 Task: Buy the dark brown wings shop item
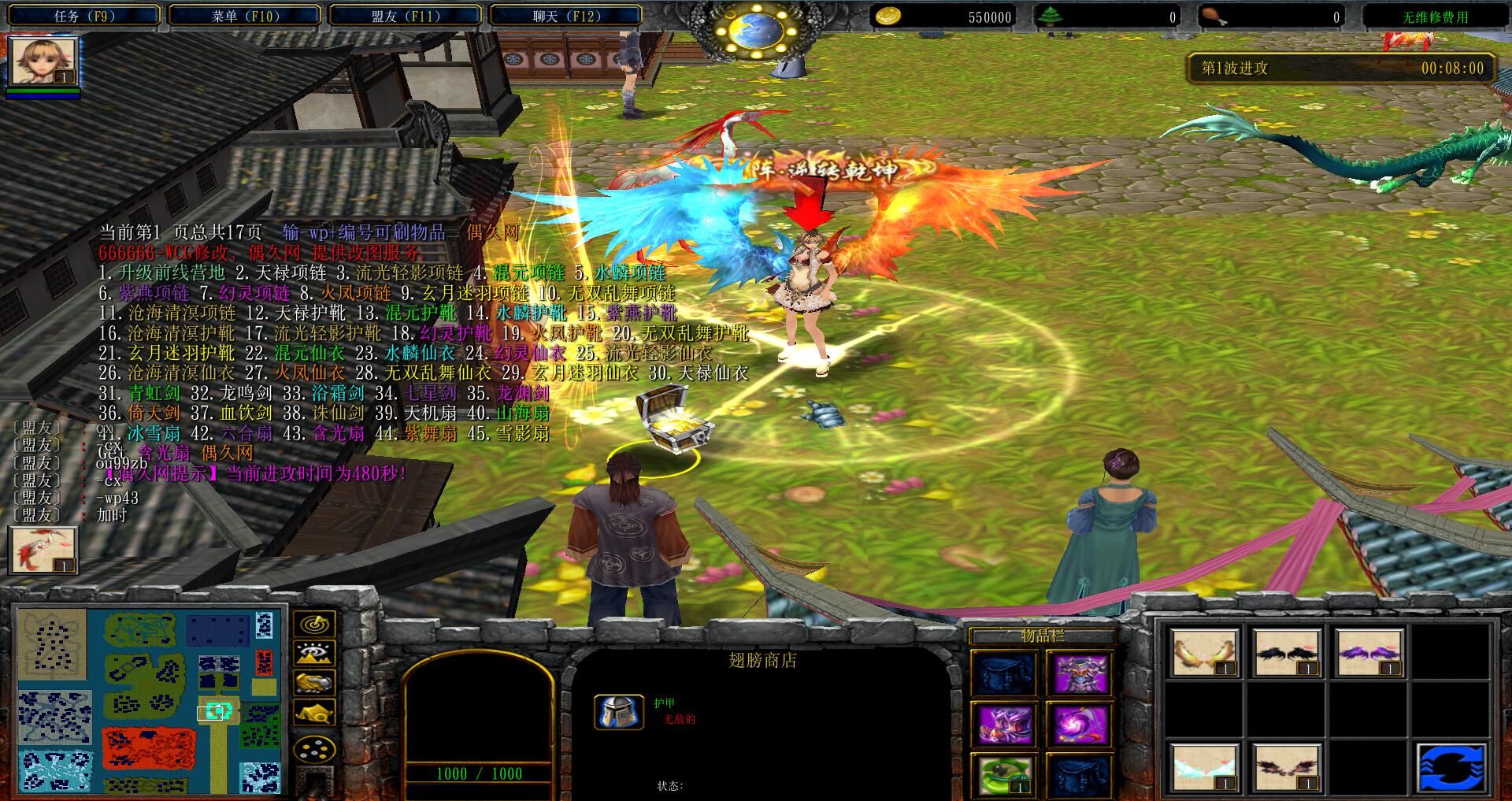click(1286, 766)
